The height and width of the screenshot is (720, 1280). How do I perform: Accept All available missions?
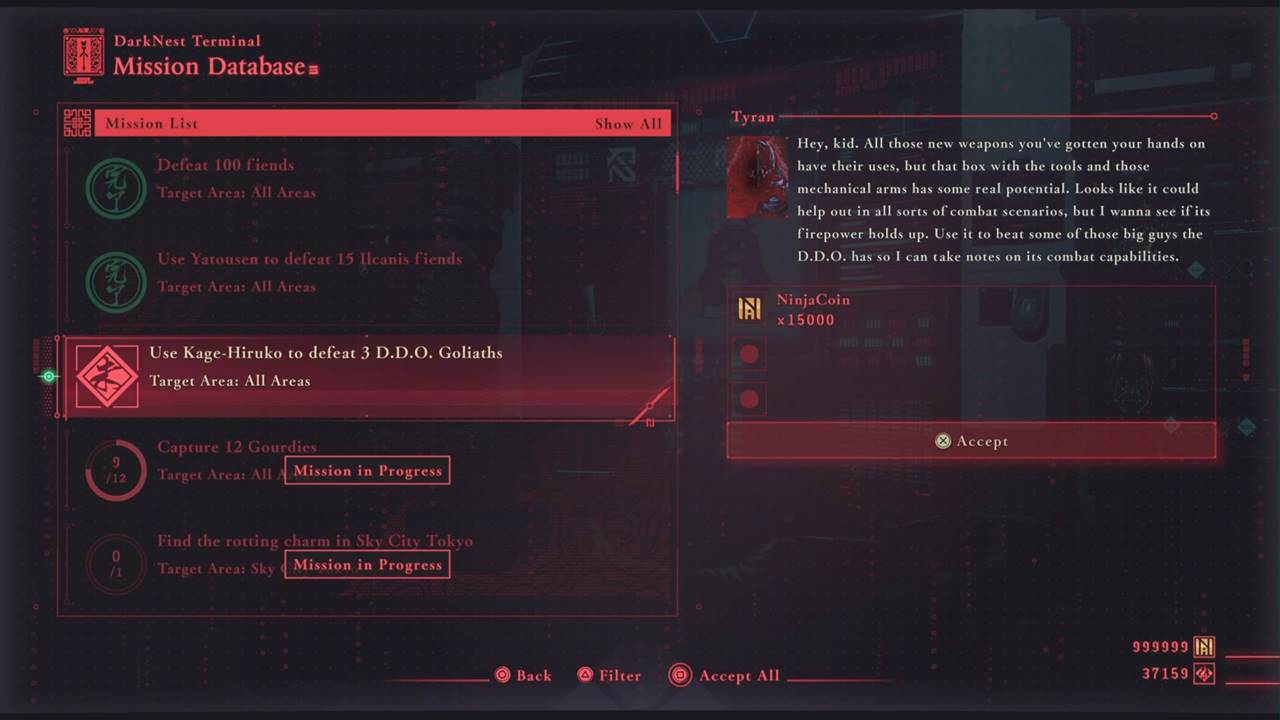tap(725, 676)
